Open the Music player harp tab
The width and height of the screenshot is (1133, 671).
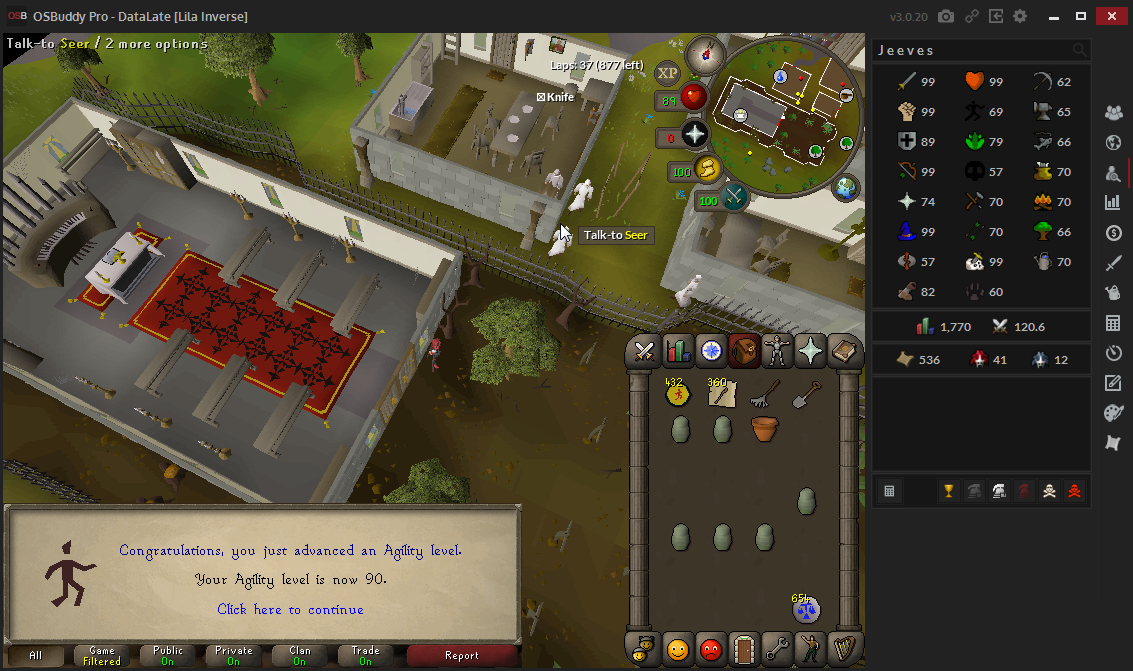[x=844, y=648]
